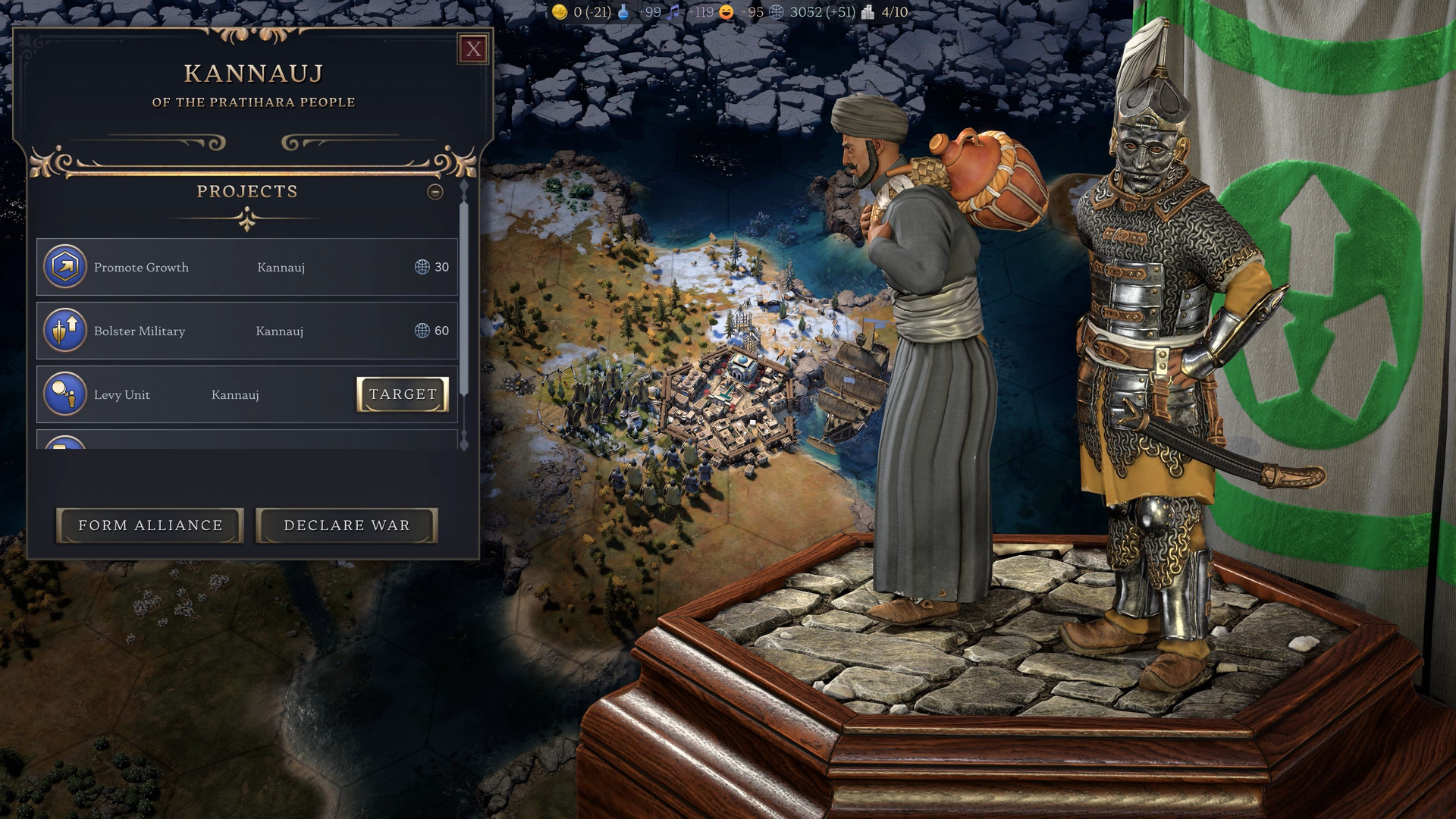Screen dimensions: 1456x819
Task: Declare war on Kannauj
Action: [x=347, y=526]
